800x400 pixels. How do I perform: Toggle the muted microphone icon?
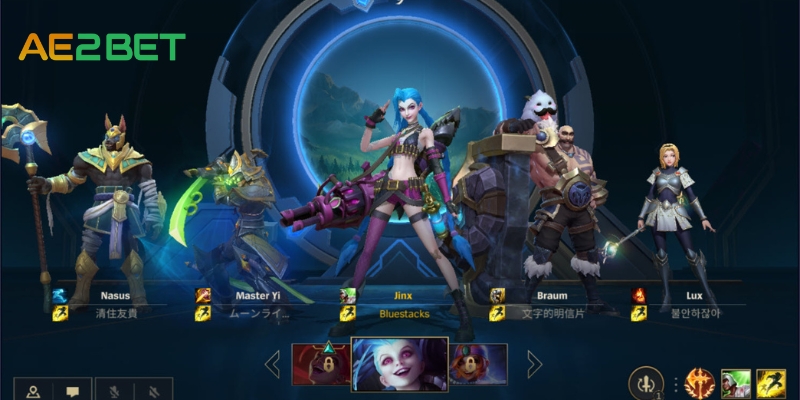(113, 391)
